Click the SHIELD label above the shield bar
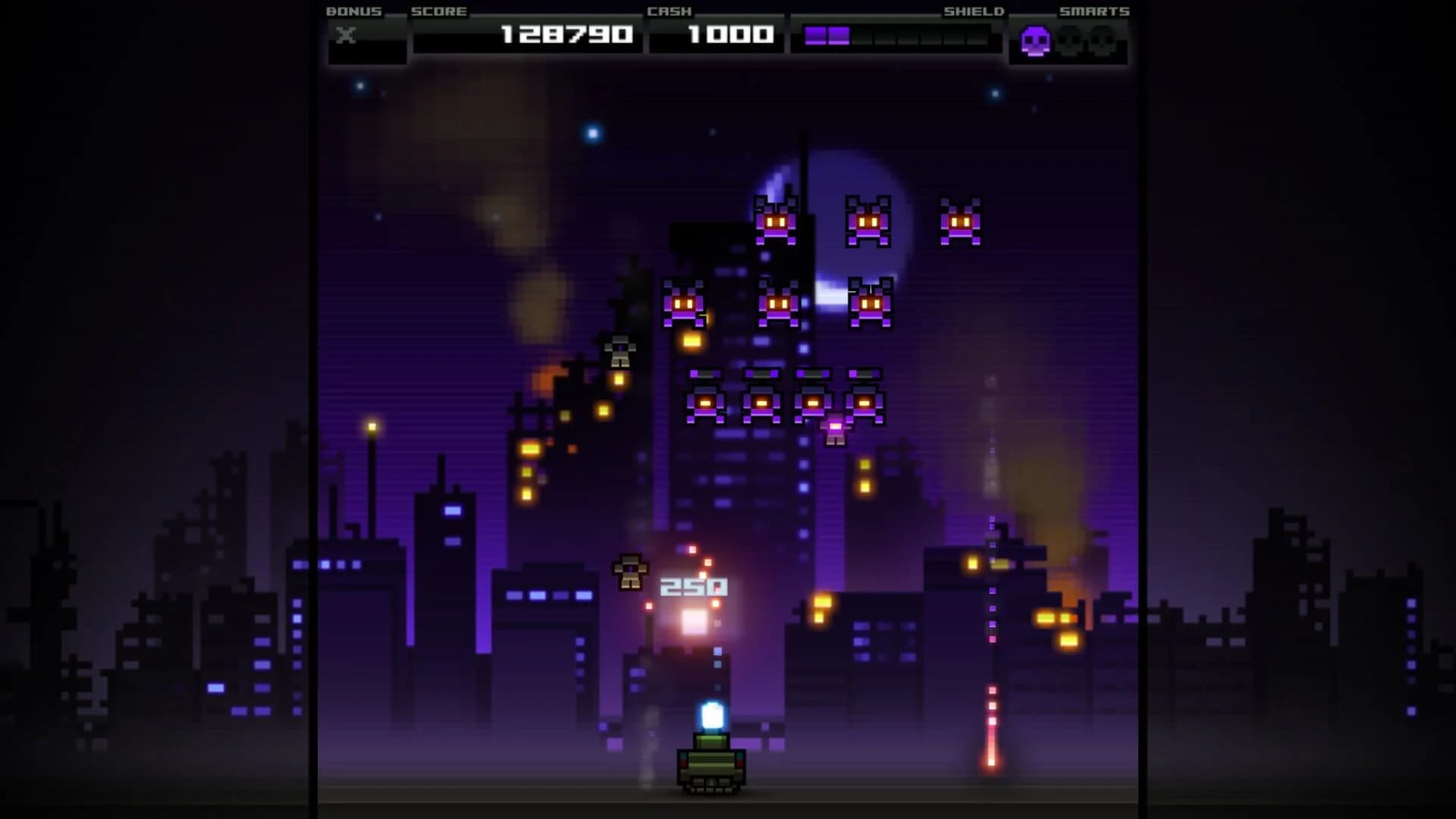The width and height of the screenshot is (1456, 819). [x=973, y=11]
